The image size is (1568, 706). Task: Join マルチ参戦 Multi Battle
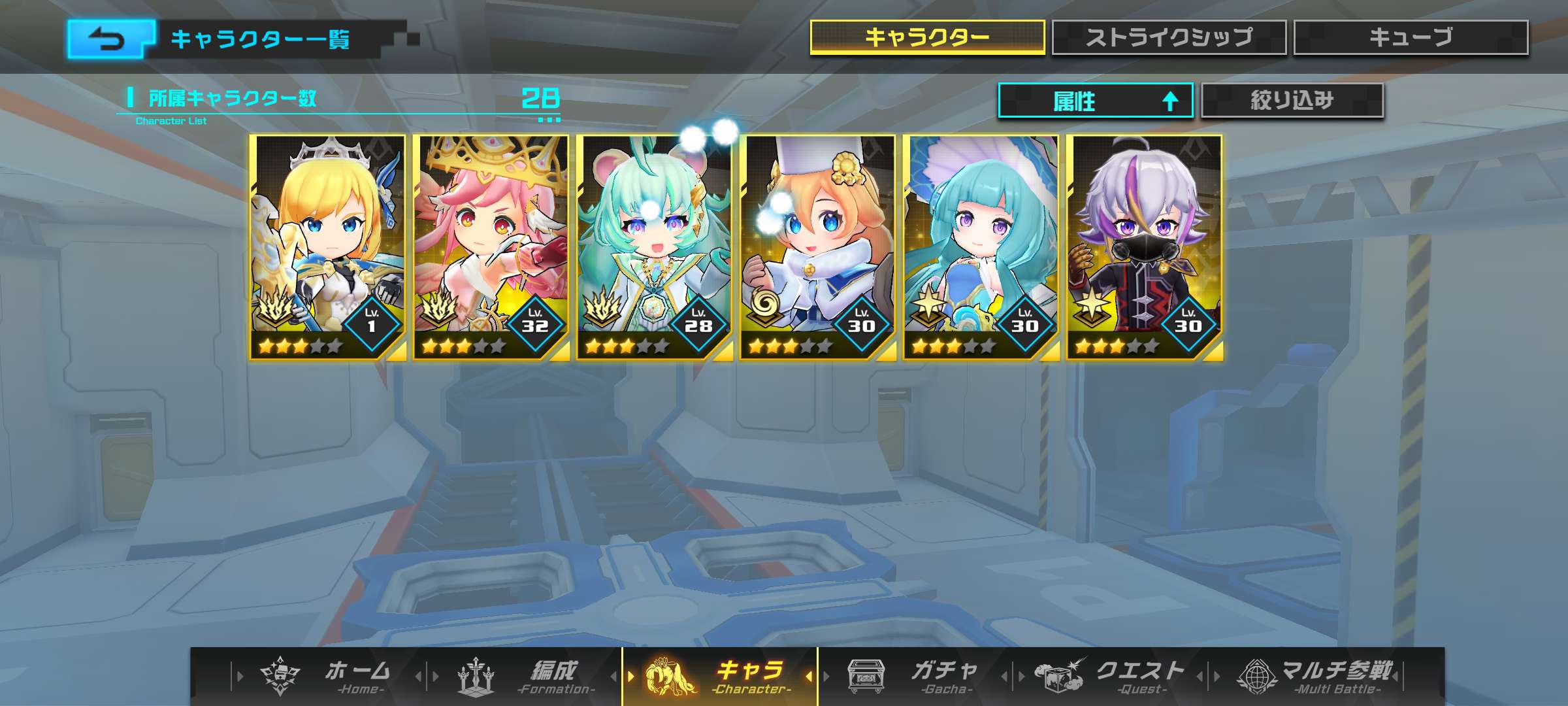[1313, 676]
